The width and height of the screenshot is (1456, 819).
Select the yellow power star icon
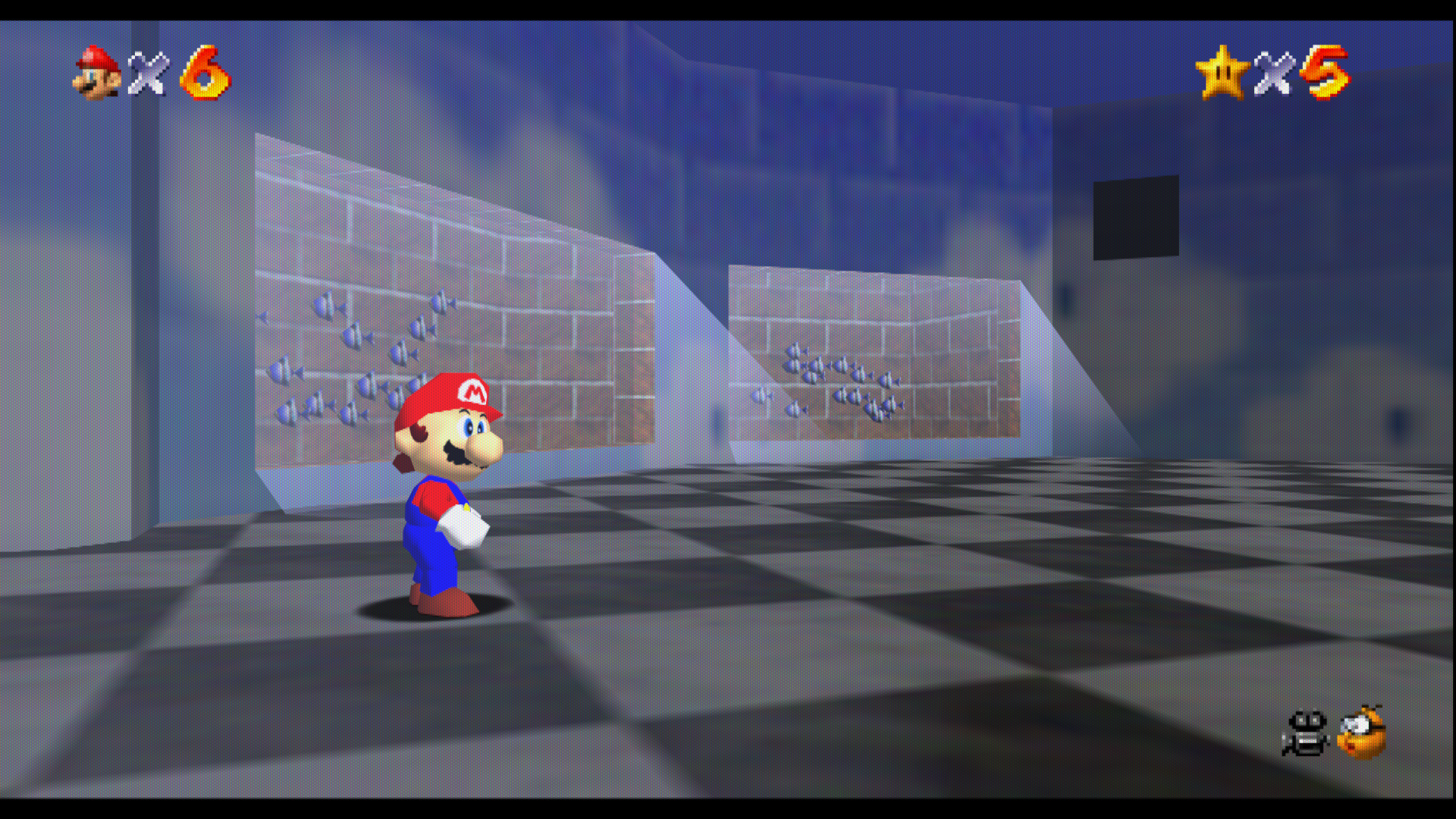pyautogui.click(x=1222, y=73)
